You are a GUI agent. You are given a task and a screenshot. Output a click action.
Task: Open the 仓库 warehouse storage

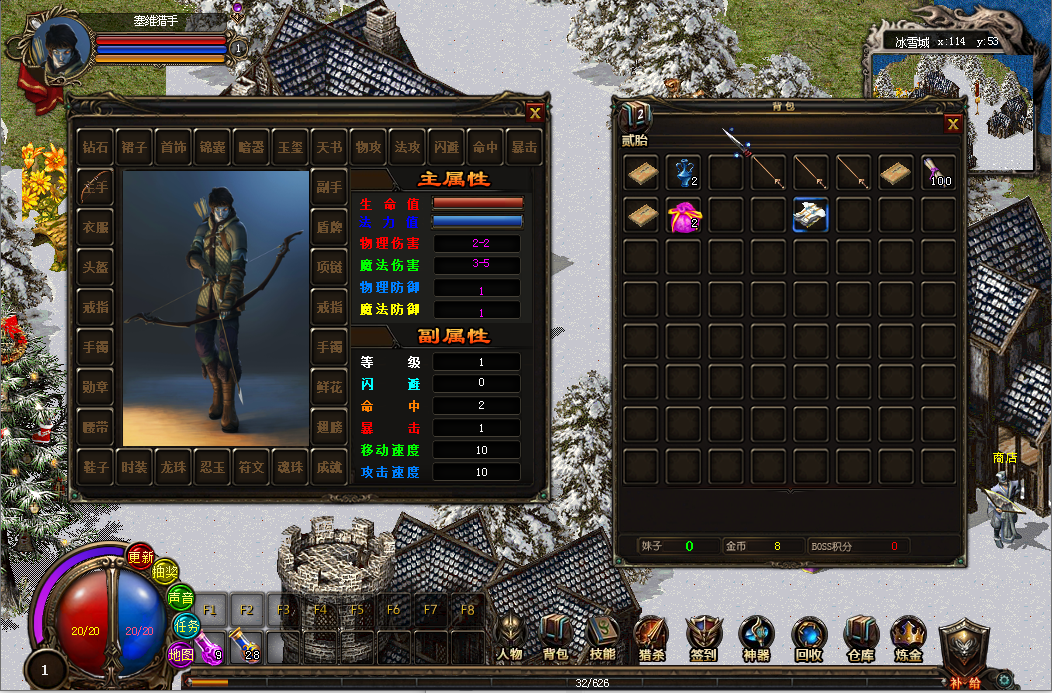pyautogui.click(x=860, y=638)
